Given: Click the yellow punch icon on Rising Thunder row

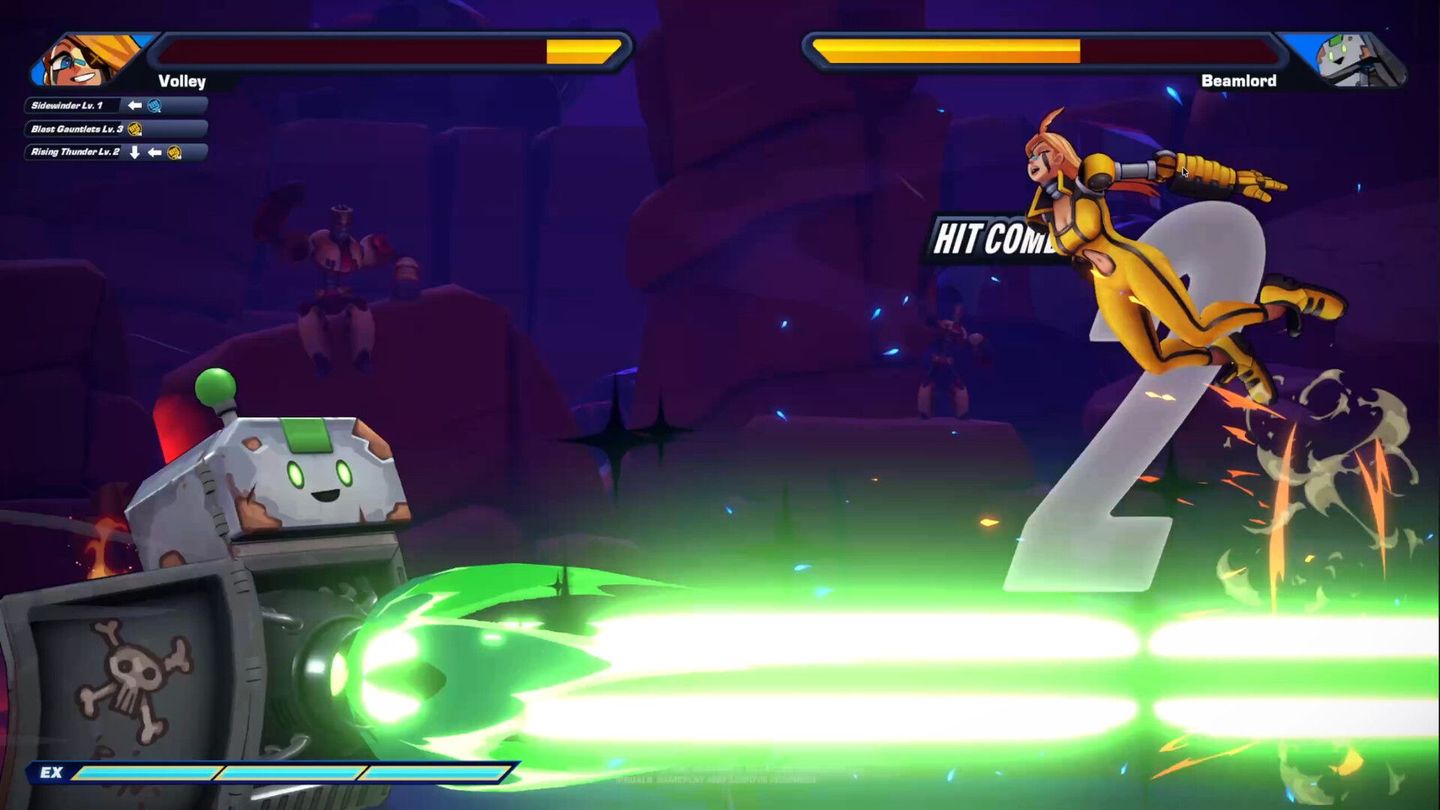Looking at the screenshot, I should coord(175,152).
